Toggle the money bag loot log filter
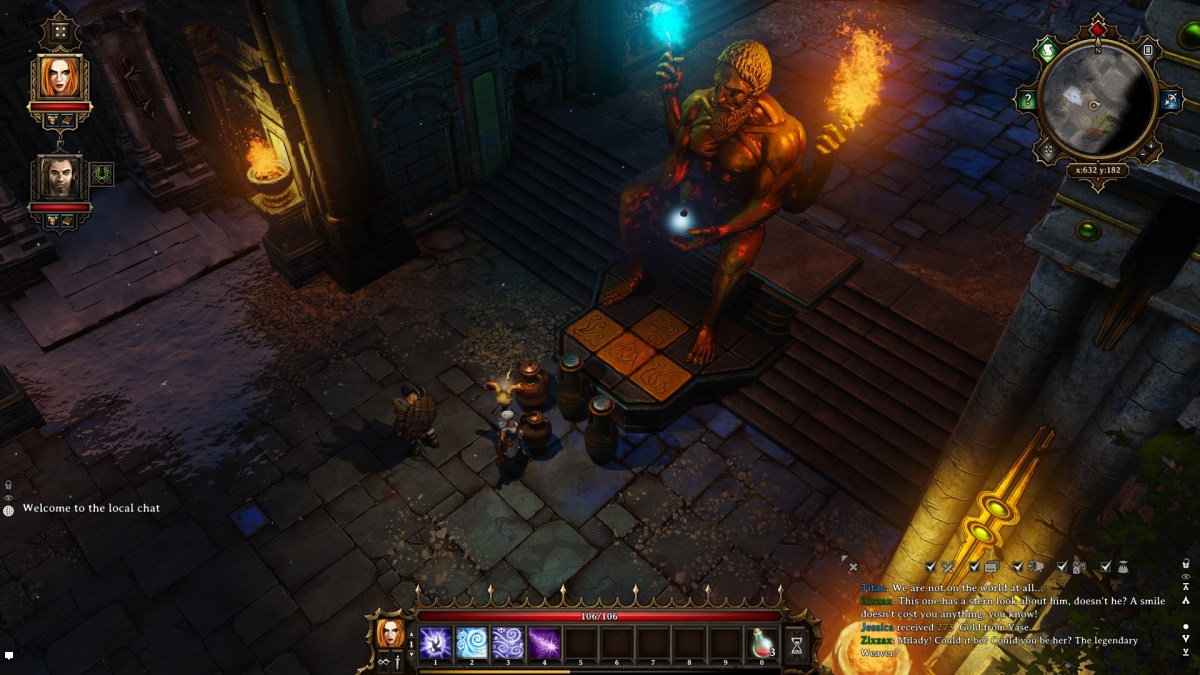Image resolution: width=1200 pixels, height=675 pixels. 1122,567
